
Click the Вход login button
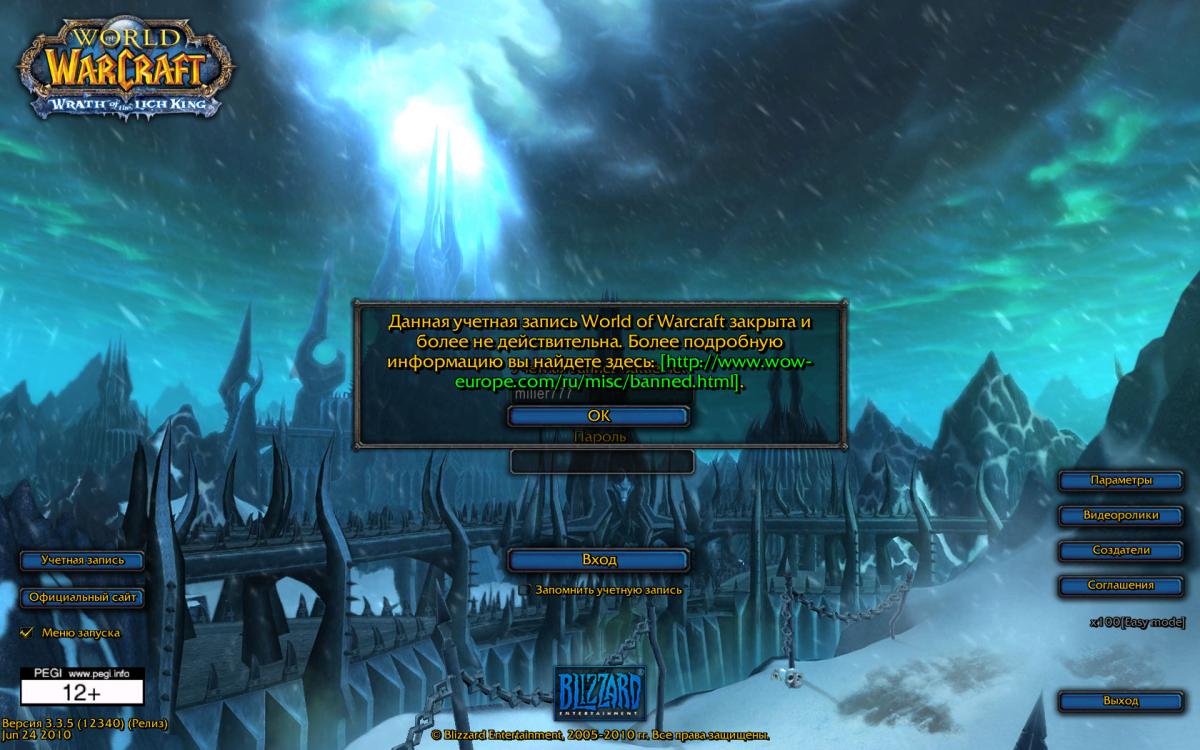coord(598,560)
